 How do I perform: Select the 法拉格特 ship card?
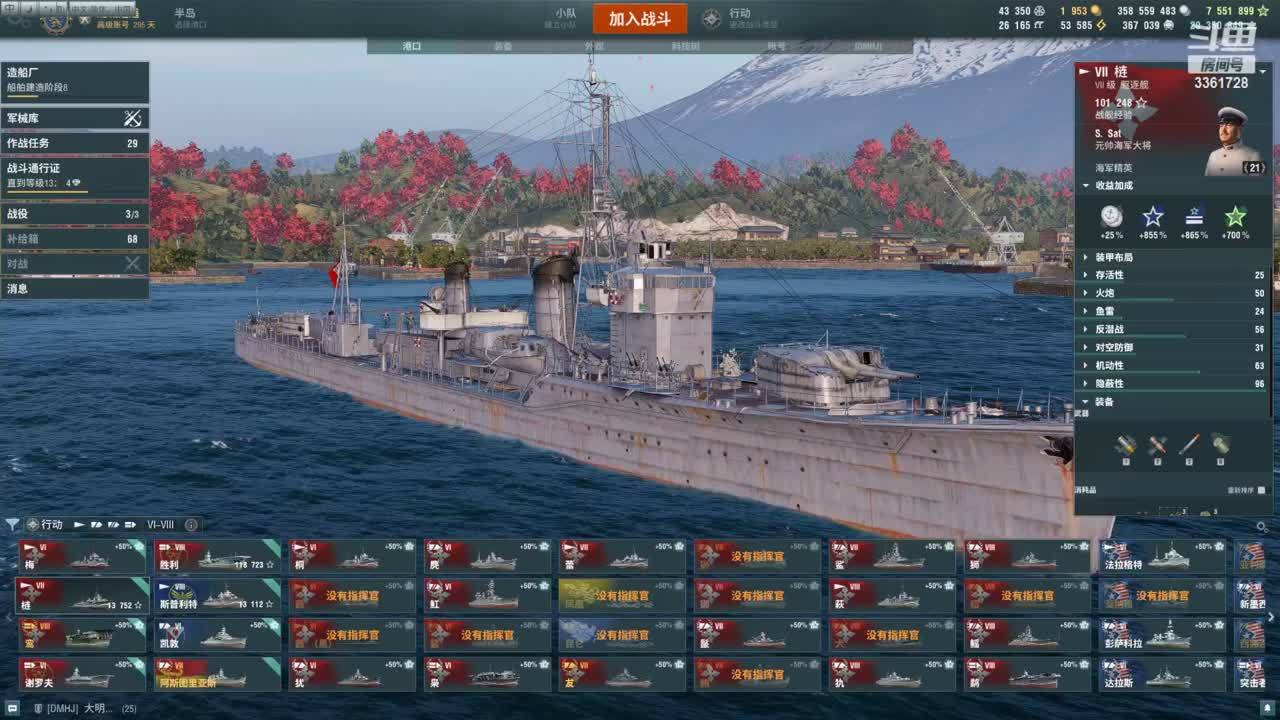(x=1162, y=557)
